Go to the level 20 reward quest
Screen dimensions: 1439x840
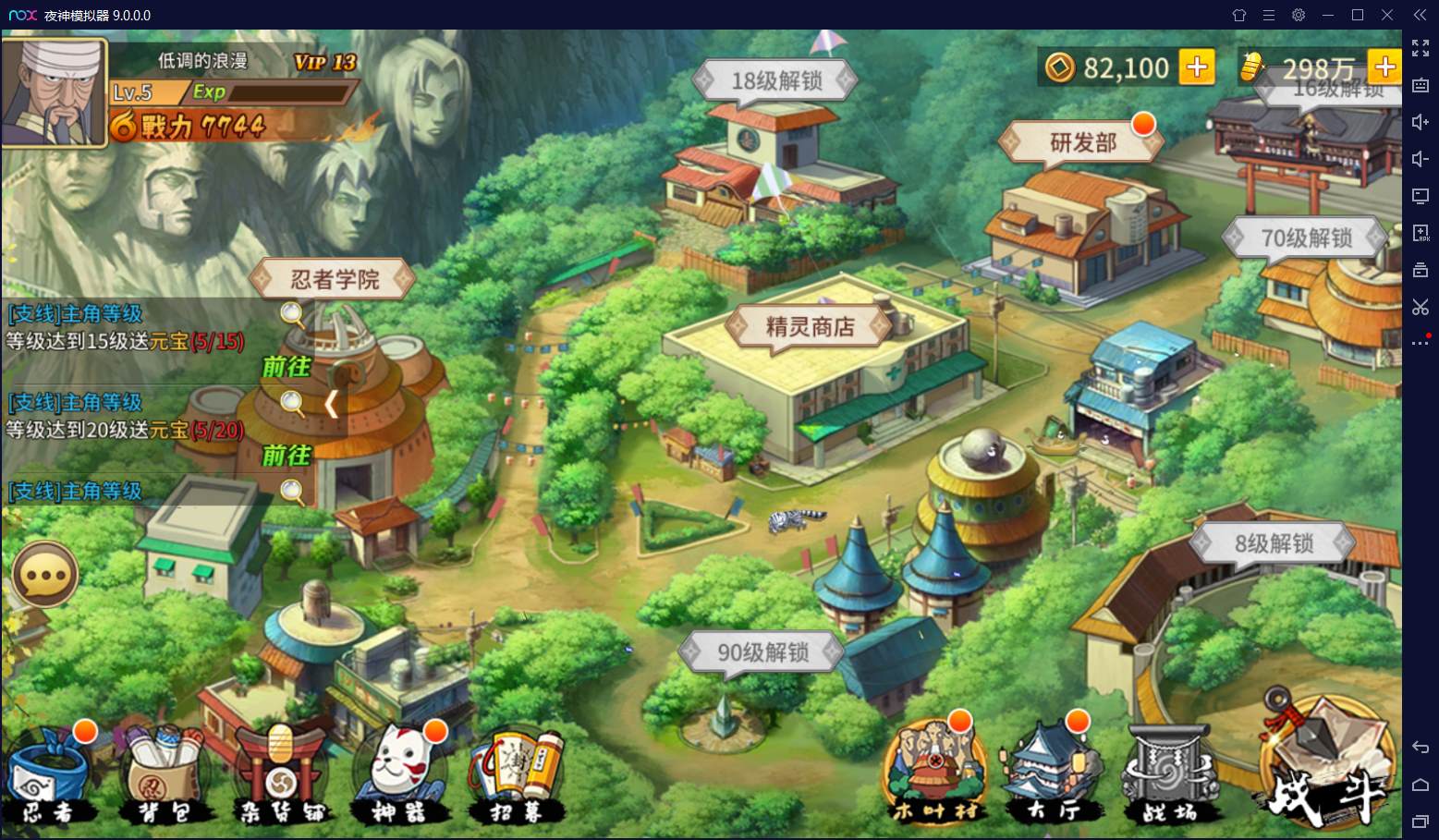click(286, 456)
